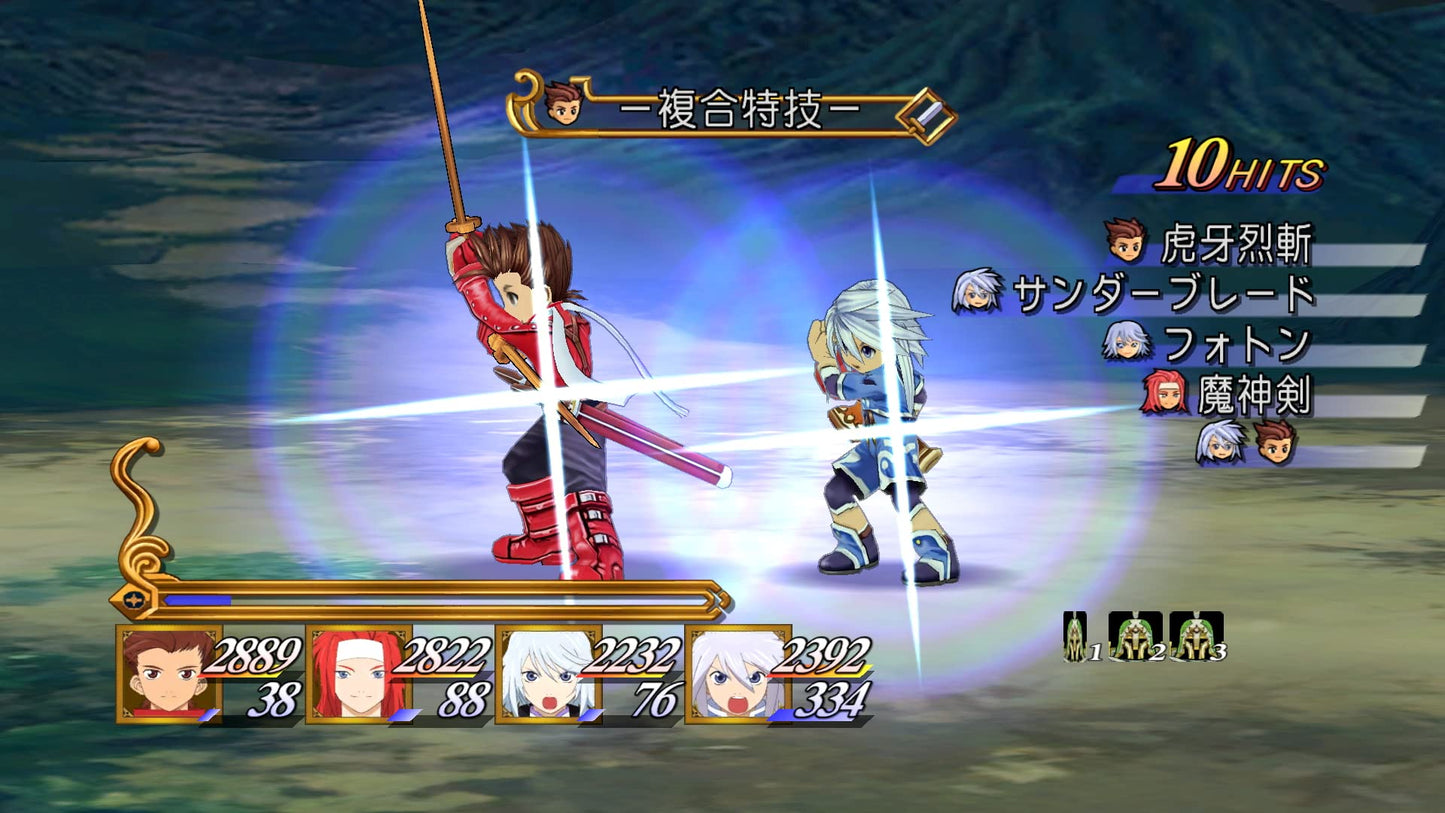
Task: Select the portrait beside フォトン skill
Action: click(x=1129, y=342)
